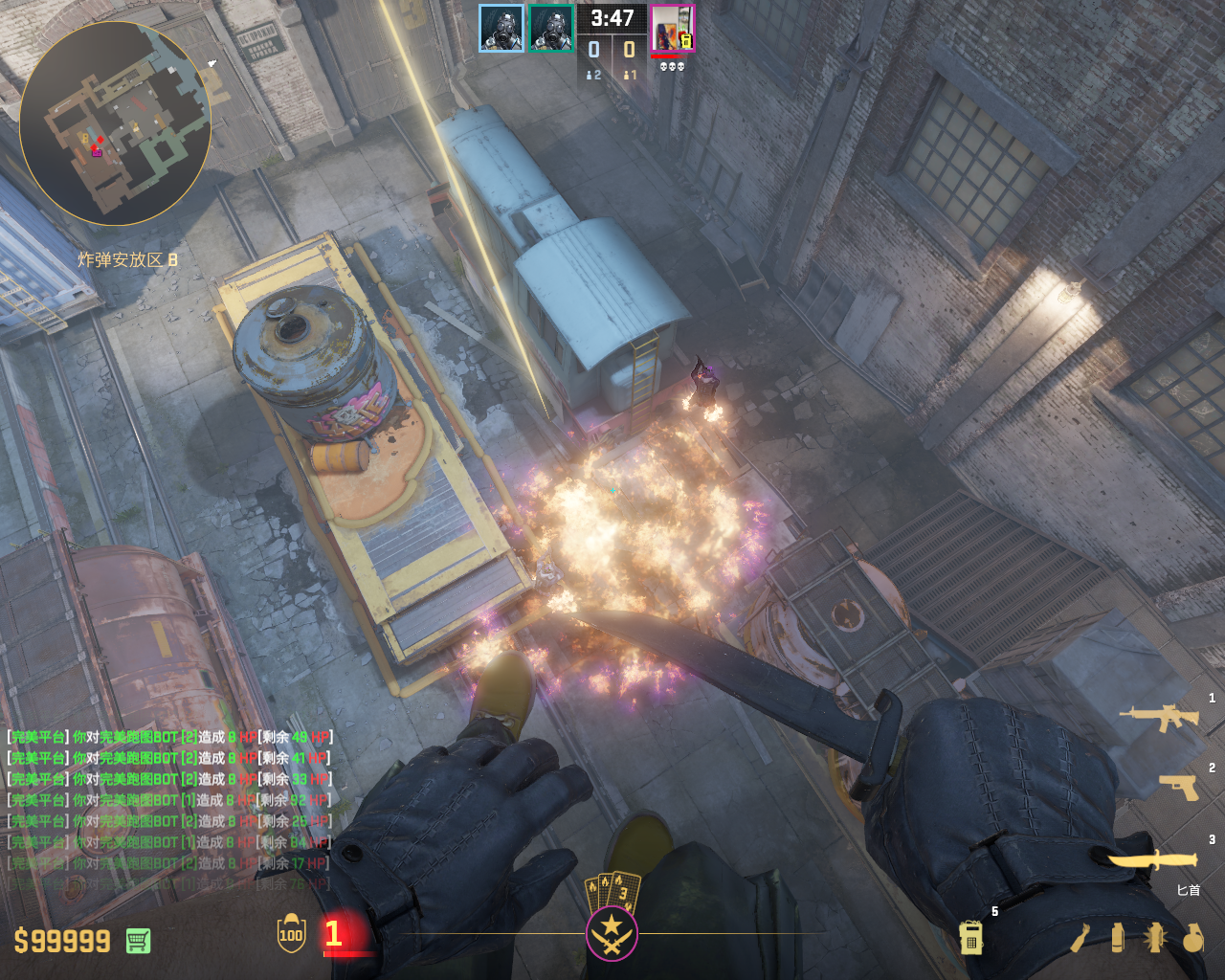Select the C4 bomb in slot 5
The height and width of the screenshot is (980, 1225).
pos(970,937)
